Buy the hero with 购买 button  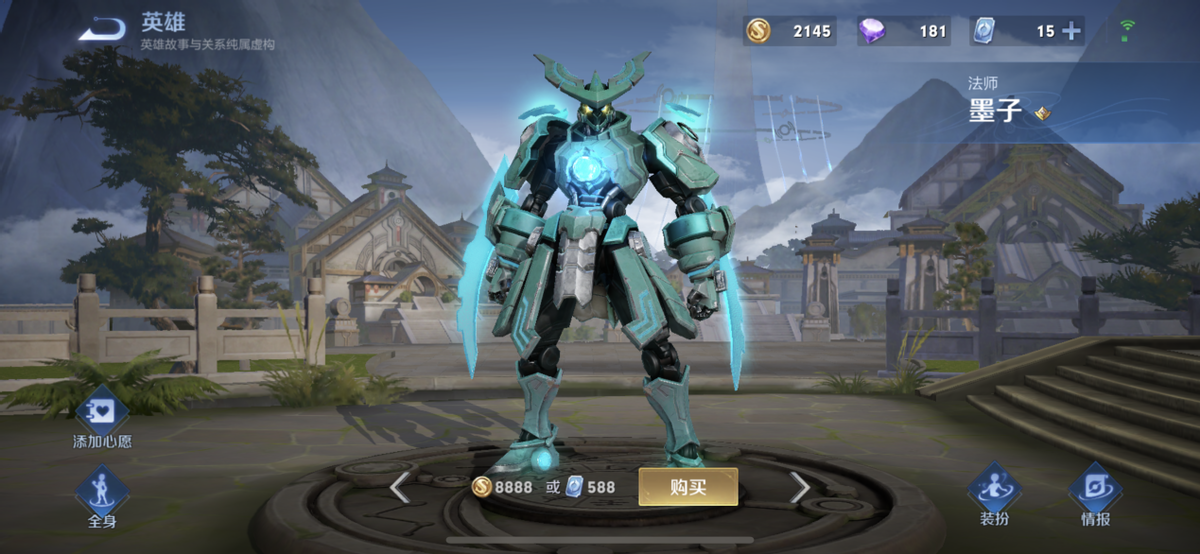pyautogui.click(x=688, y=487)
